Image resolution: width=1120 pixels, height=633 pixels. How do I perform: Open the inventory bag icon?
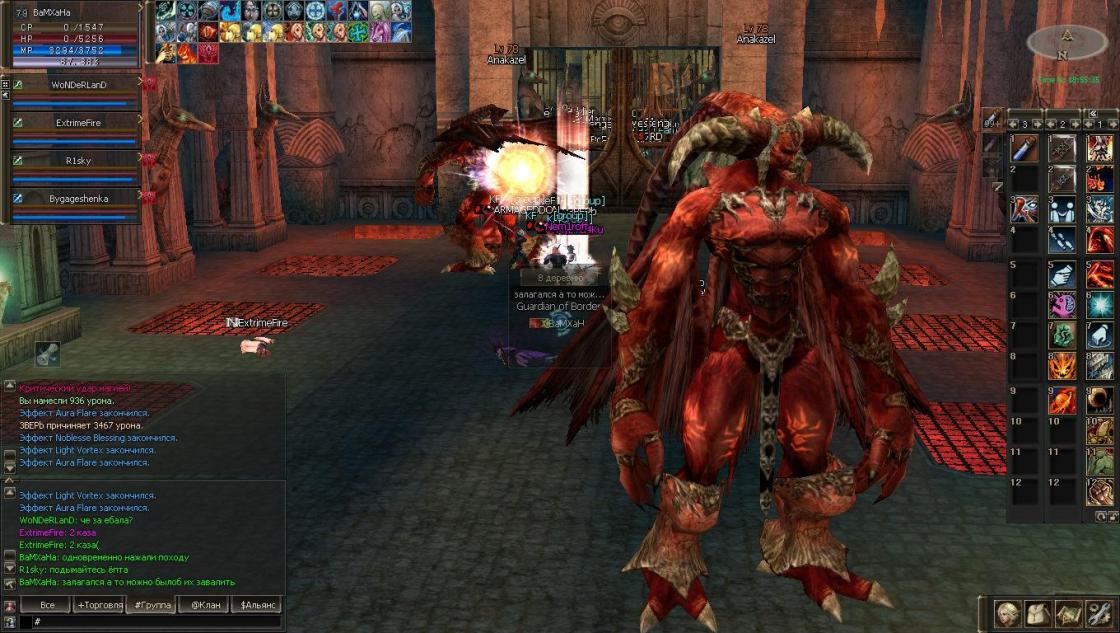pyautogui.click(x=1036, y=612)
